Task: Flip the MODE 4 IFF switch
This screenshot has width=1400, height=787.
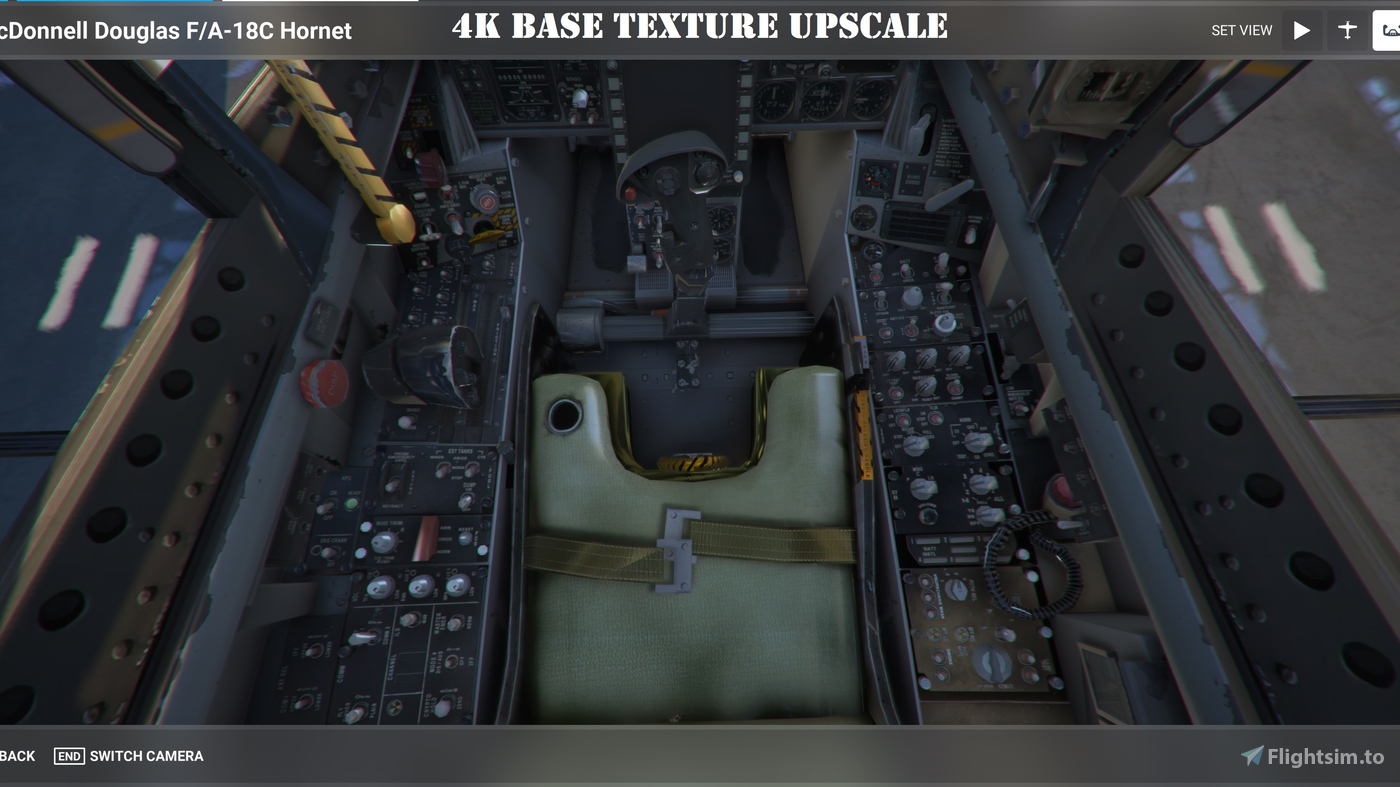Action: [x=450, y=660]
